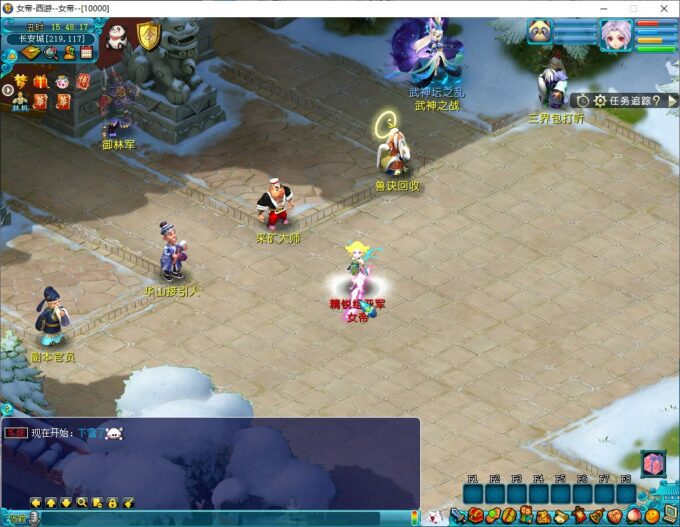Toggle the chat lock button

pyautogui.click(x=113, y=502)
